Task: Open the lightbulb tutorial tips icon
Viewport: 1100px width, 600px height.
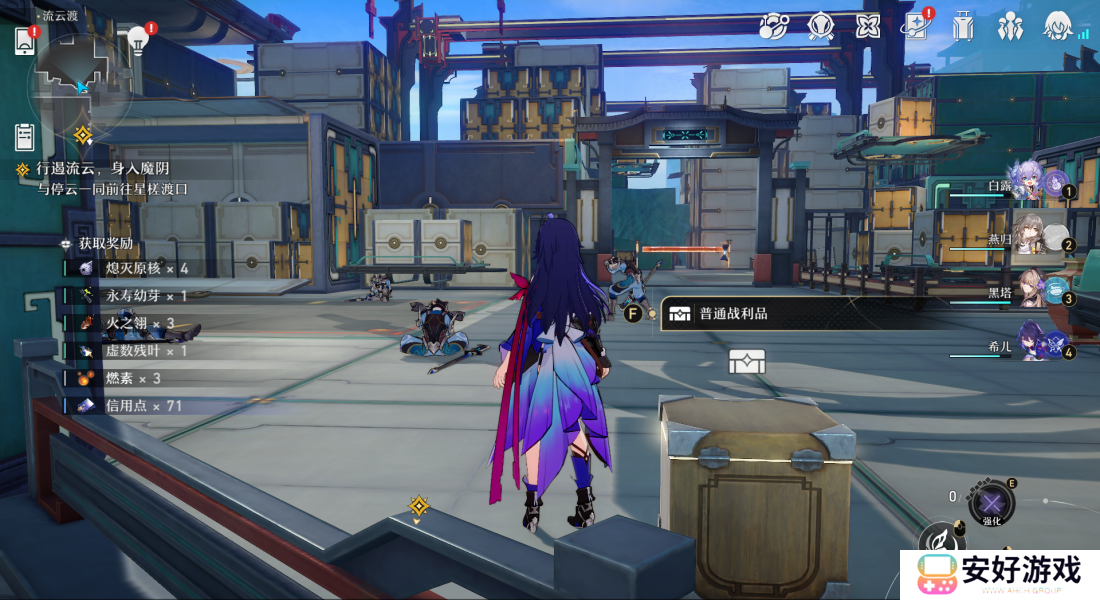Action: point(138,40)
